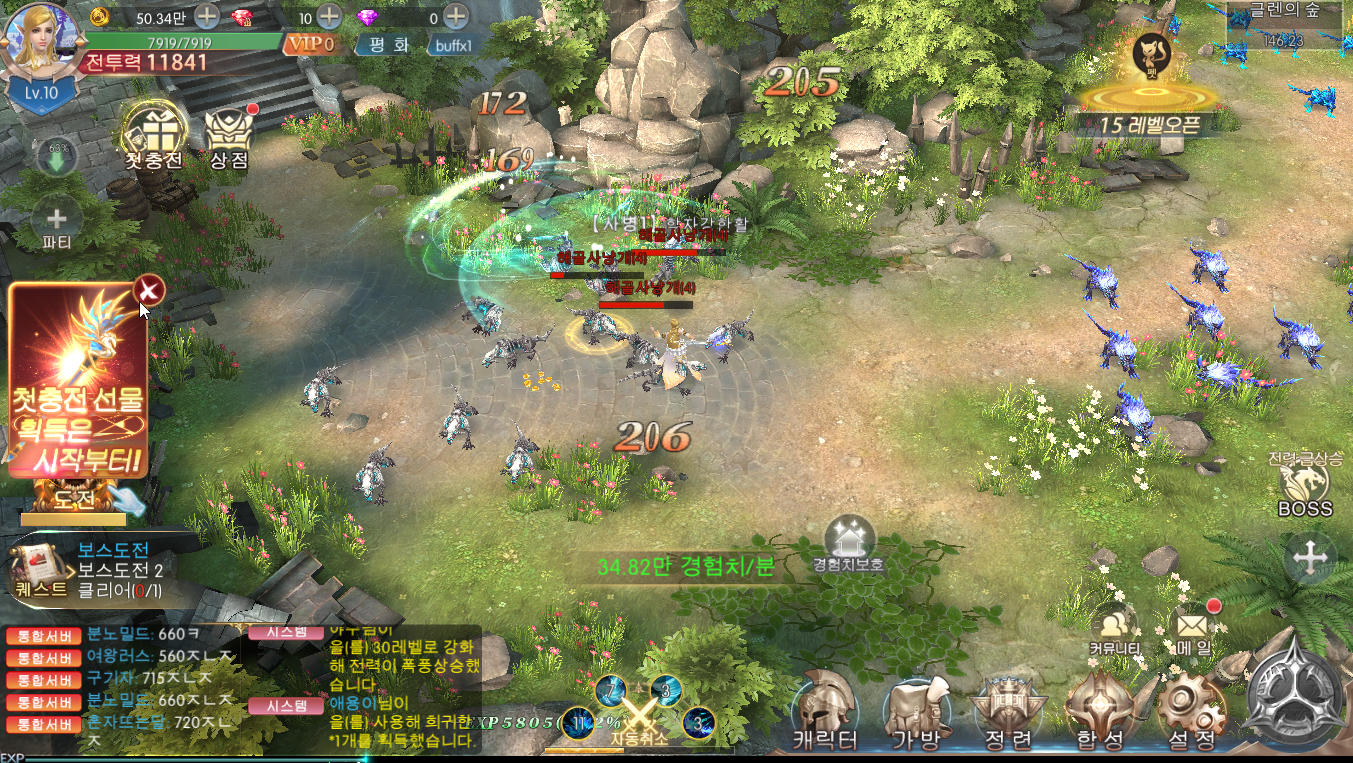Toggle the 평화 peace mode button
The height and width of the screenshot is (763, 1353).
click(x=389, y=45)
